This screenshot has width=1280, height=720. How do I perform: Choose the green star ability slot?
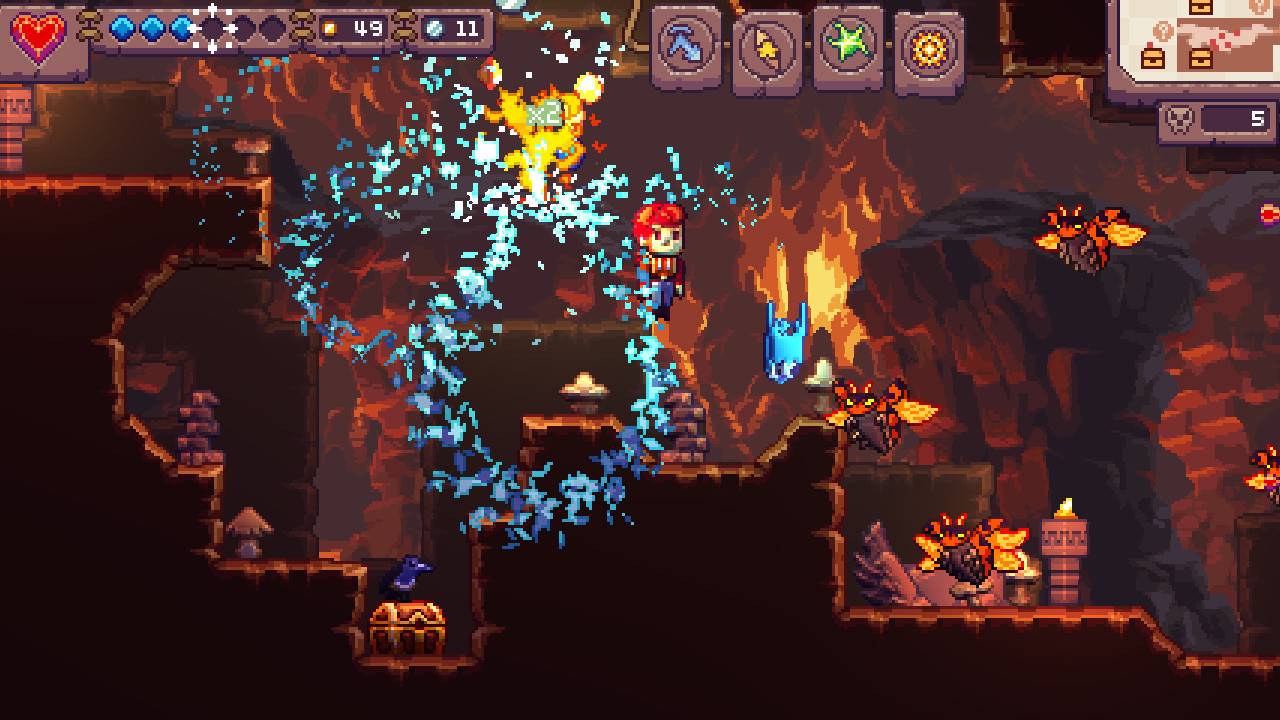[x=848, y=46]
